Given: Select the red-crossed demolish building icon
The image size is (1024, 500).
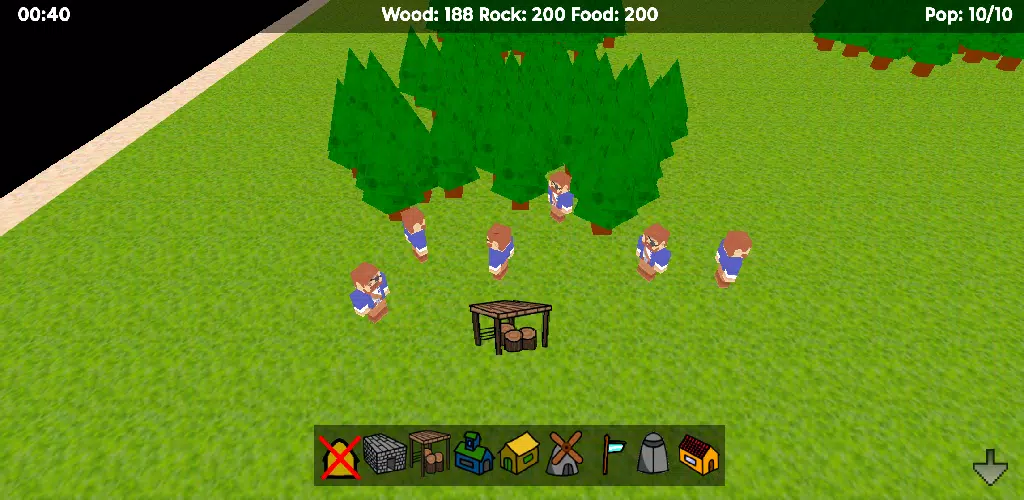Looking at the screenshot, I should coord(340,456).
